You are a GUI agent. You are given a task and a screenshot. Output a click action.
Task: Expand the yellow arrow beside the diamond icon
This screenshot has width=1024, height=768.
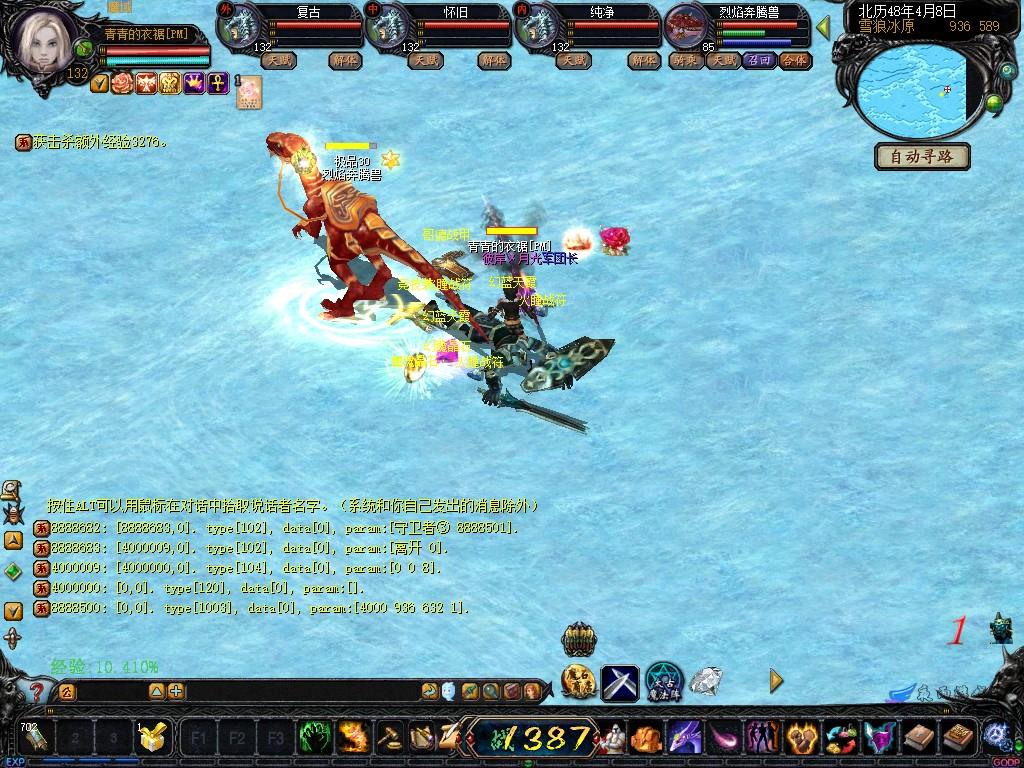(x=776, y=681)
